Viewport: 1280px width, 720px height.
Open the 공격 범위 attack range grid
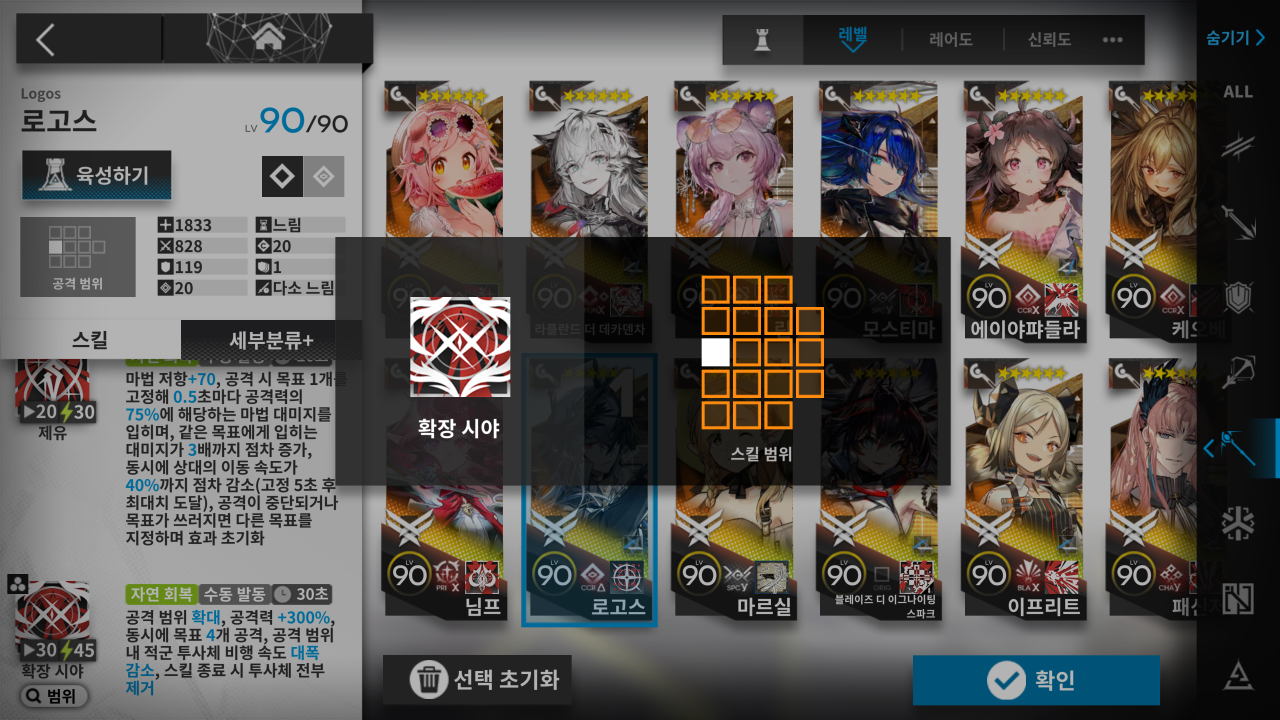pos(78,256)
